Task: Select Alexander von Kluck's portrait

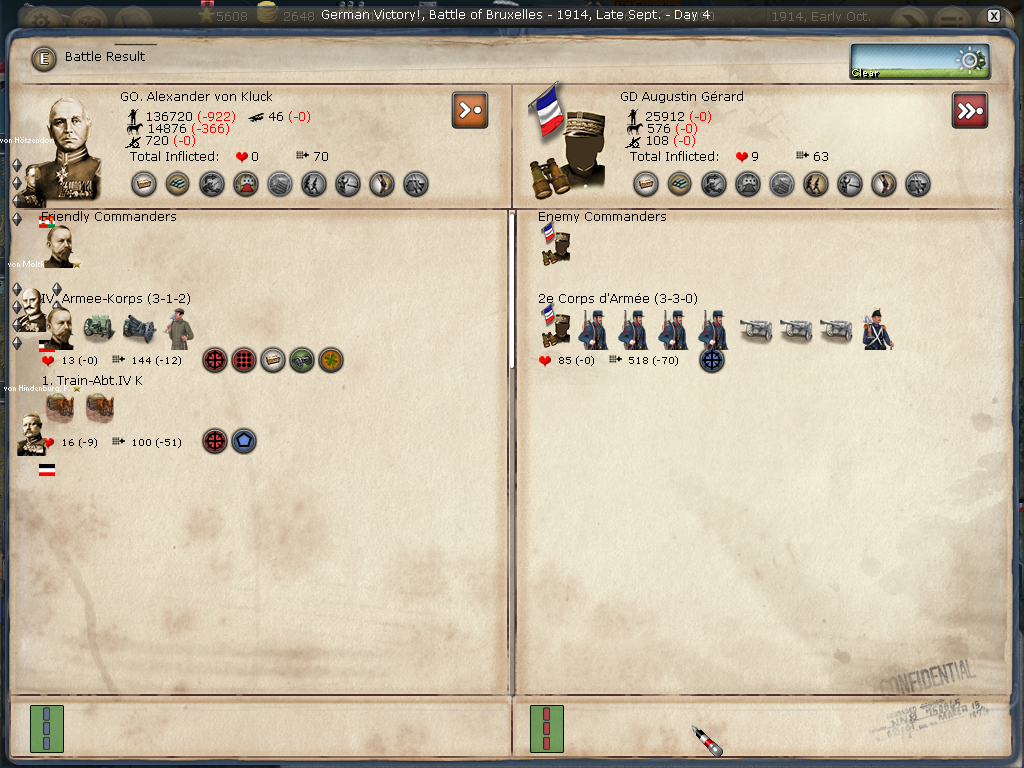Action: [x=64, y=145]
